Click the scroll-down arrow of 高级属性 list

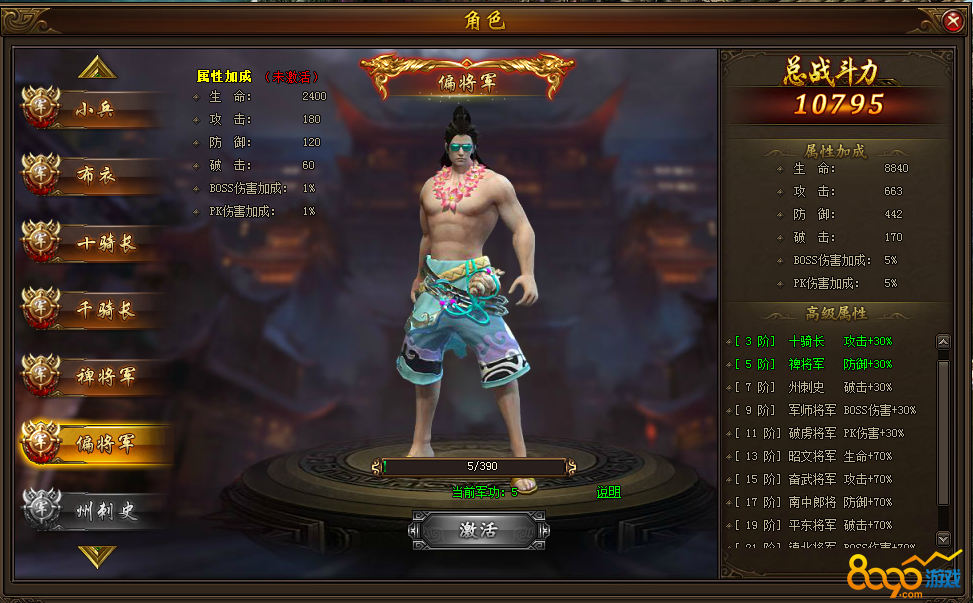click(942, 538)
